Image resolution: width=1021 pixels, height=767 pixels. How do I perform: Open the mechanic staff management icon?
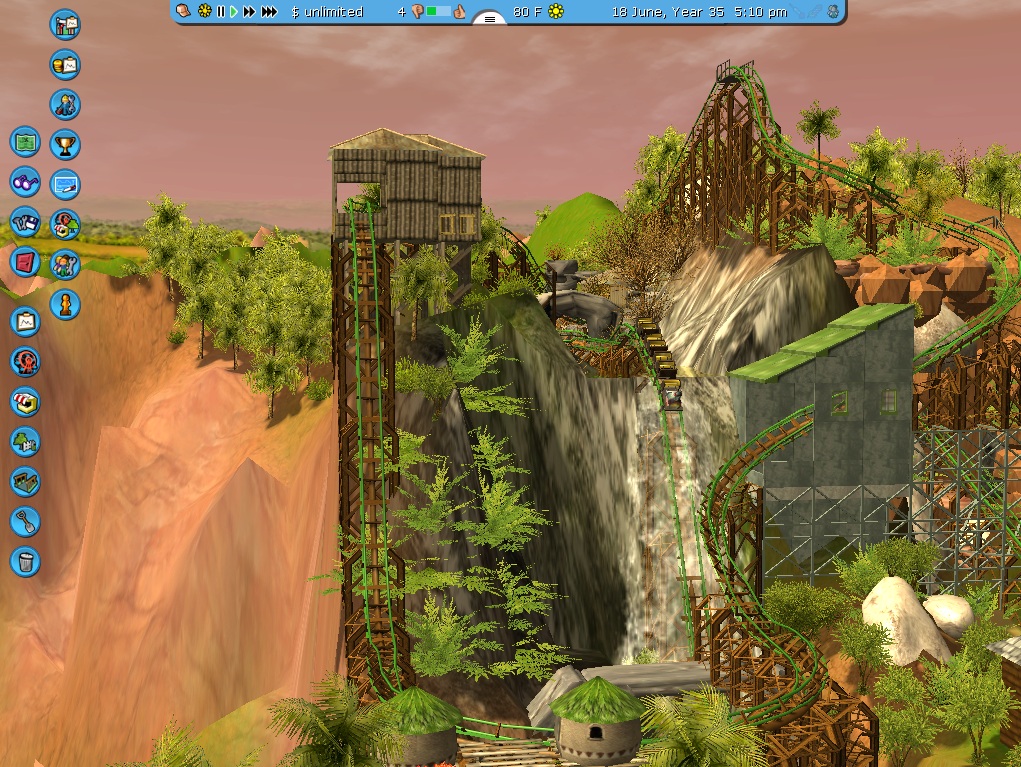[65, 105]
